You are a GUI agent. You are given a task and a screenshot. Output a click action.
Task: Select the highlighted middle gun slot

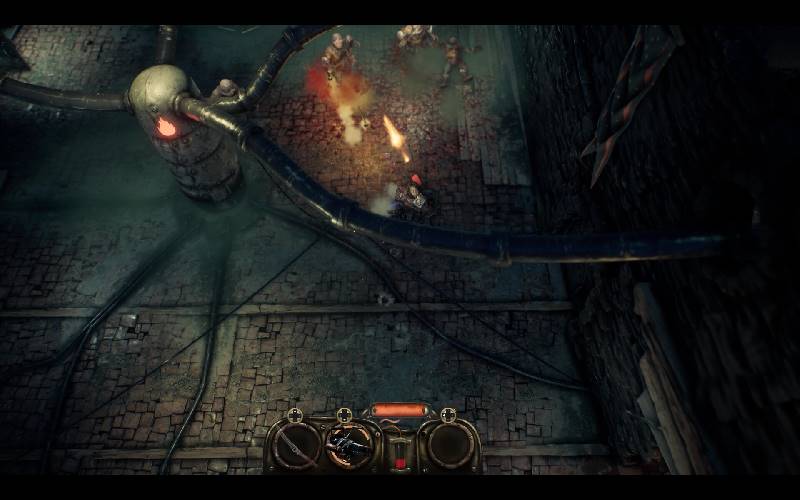(349, 444)
